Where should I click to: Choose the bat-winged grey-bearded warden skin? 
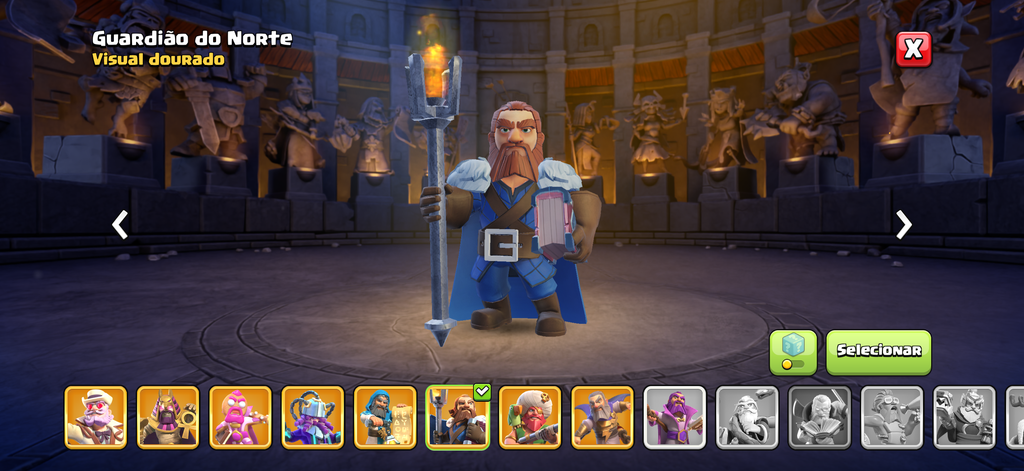coord(602,416)
